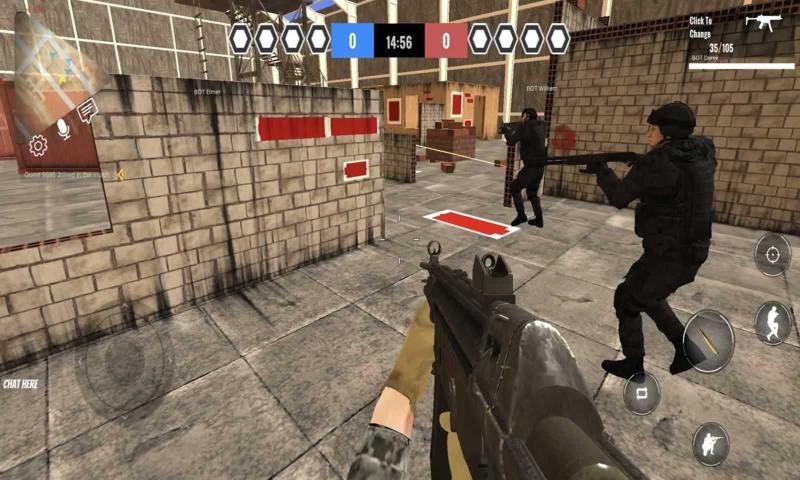Toggle crouch with the kneeling soldier button
Viewport: 800px width, 480px height.
click(x=711, y=443)
